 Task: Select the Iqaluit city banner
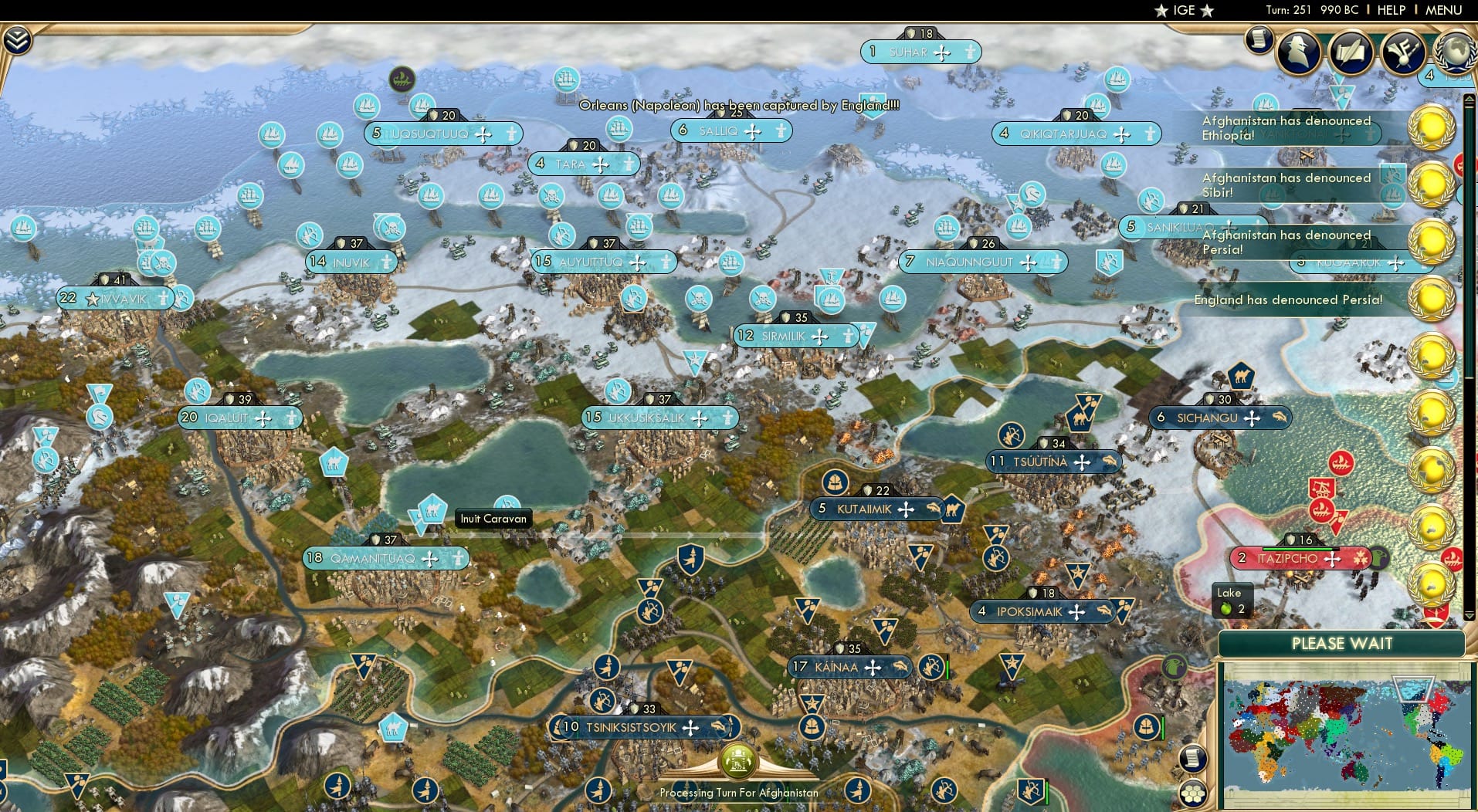pyautogui.click(x=232, y=418)
